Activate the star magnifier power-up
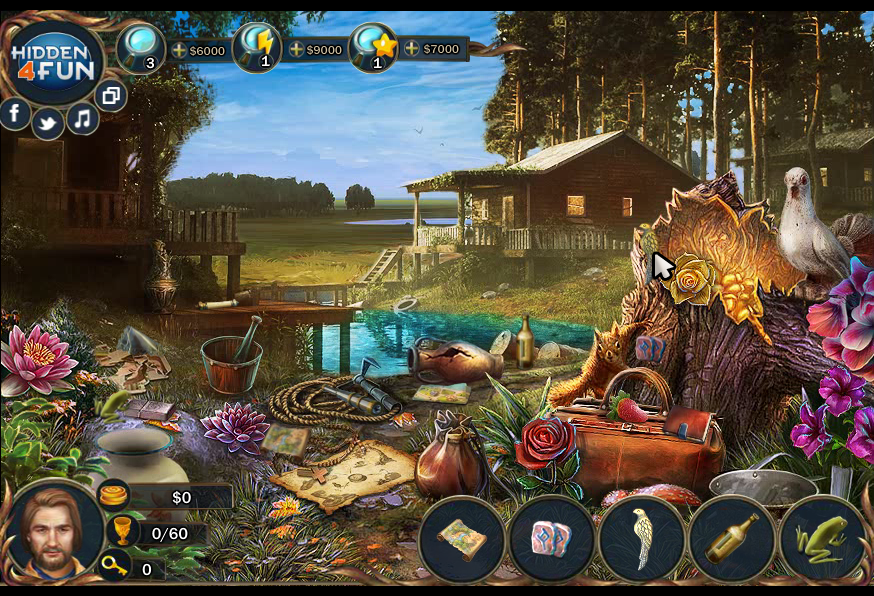874x596 pixels. click(x=374, y=47)
